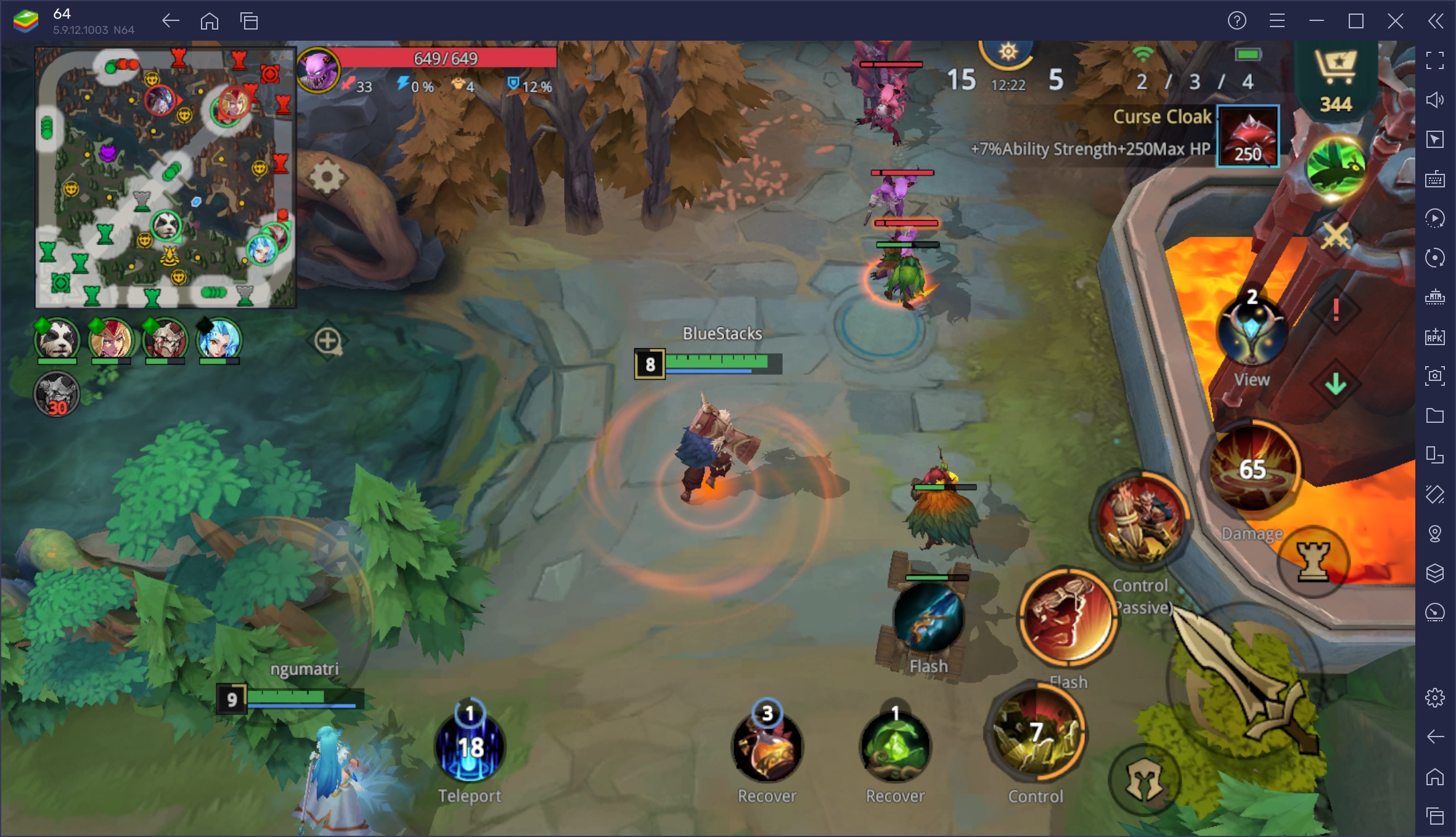Open the BlueStacks hamburger menu
The width and height of the screenshot is (1456, 837).
click(x=1276, y=20)
